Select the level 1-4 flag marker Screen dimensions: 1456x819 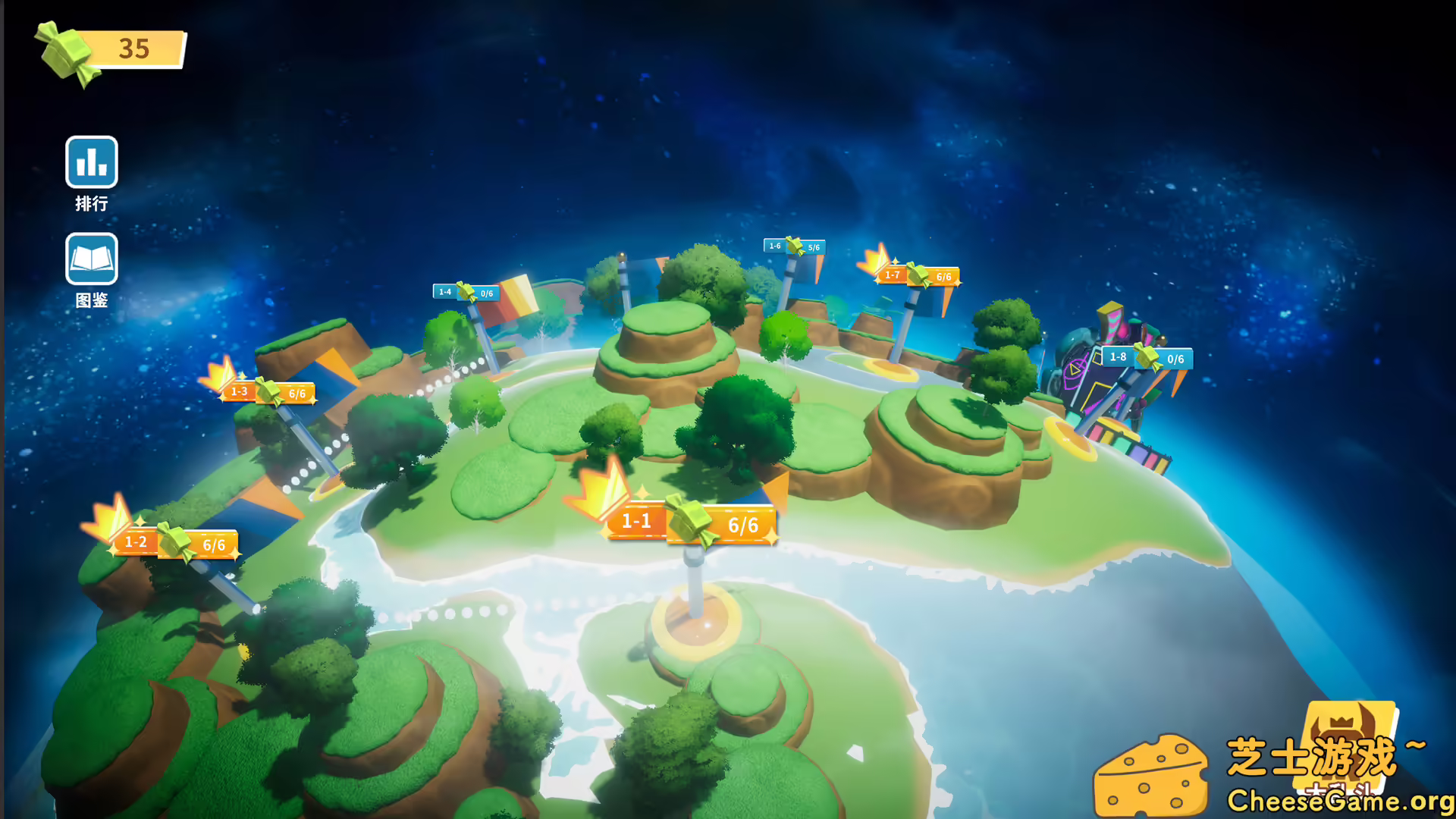446,291
